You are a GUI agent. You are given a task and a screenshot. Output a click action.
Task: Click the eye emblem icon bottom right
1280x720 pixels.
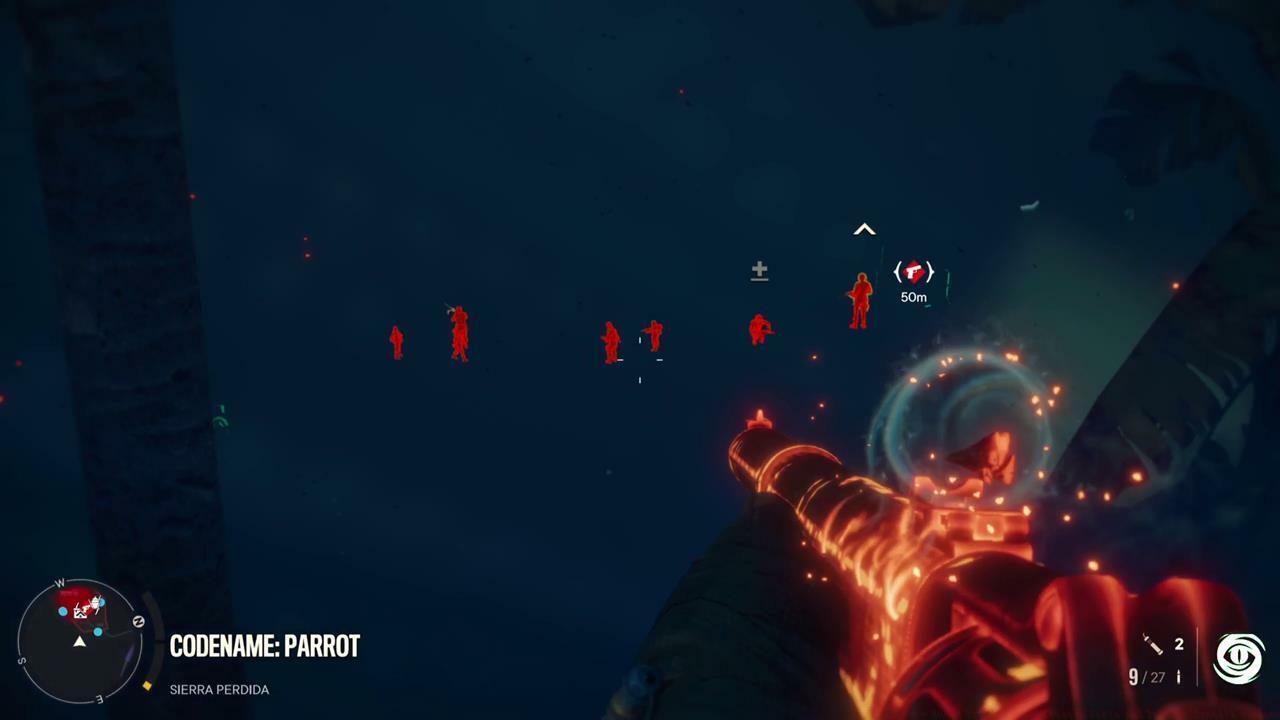(1239, 656)
